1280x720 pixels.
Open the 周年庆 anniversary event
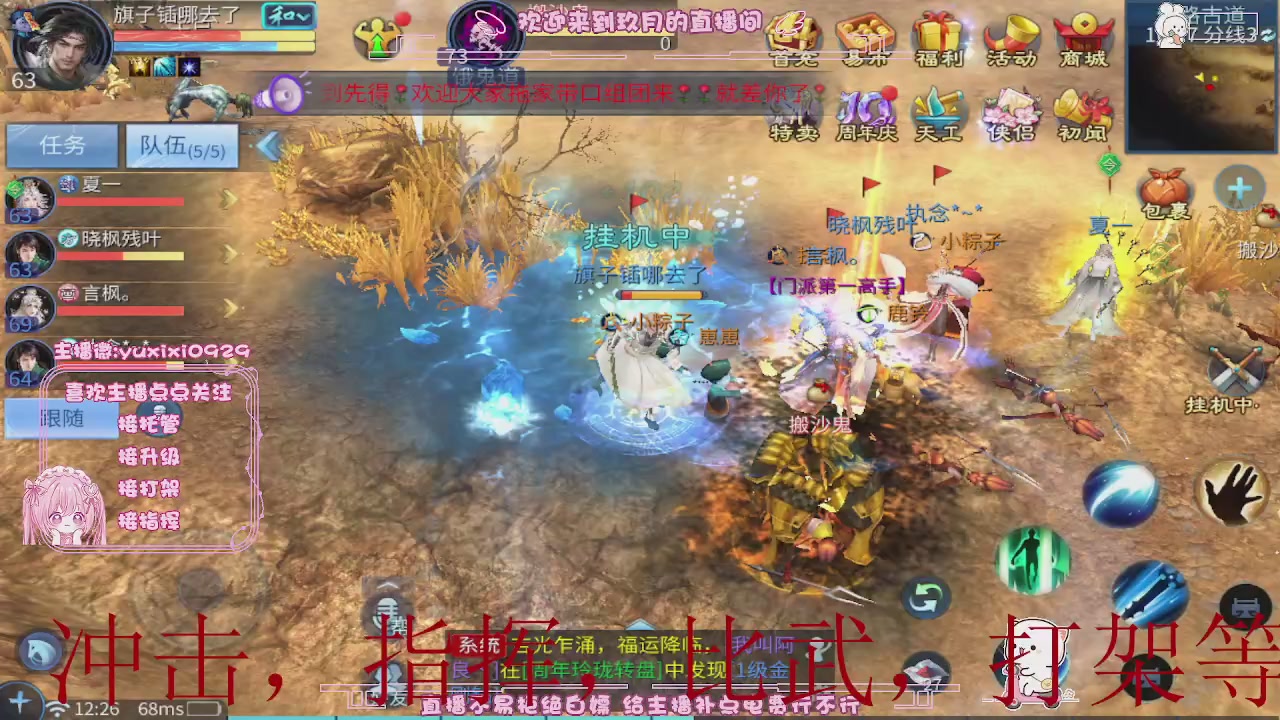(x=866, y=110)
